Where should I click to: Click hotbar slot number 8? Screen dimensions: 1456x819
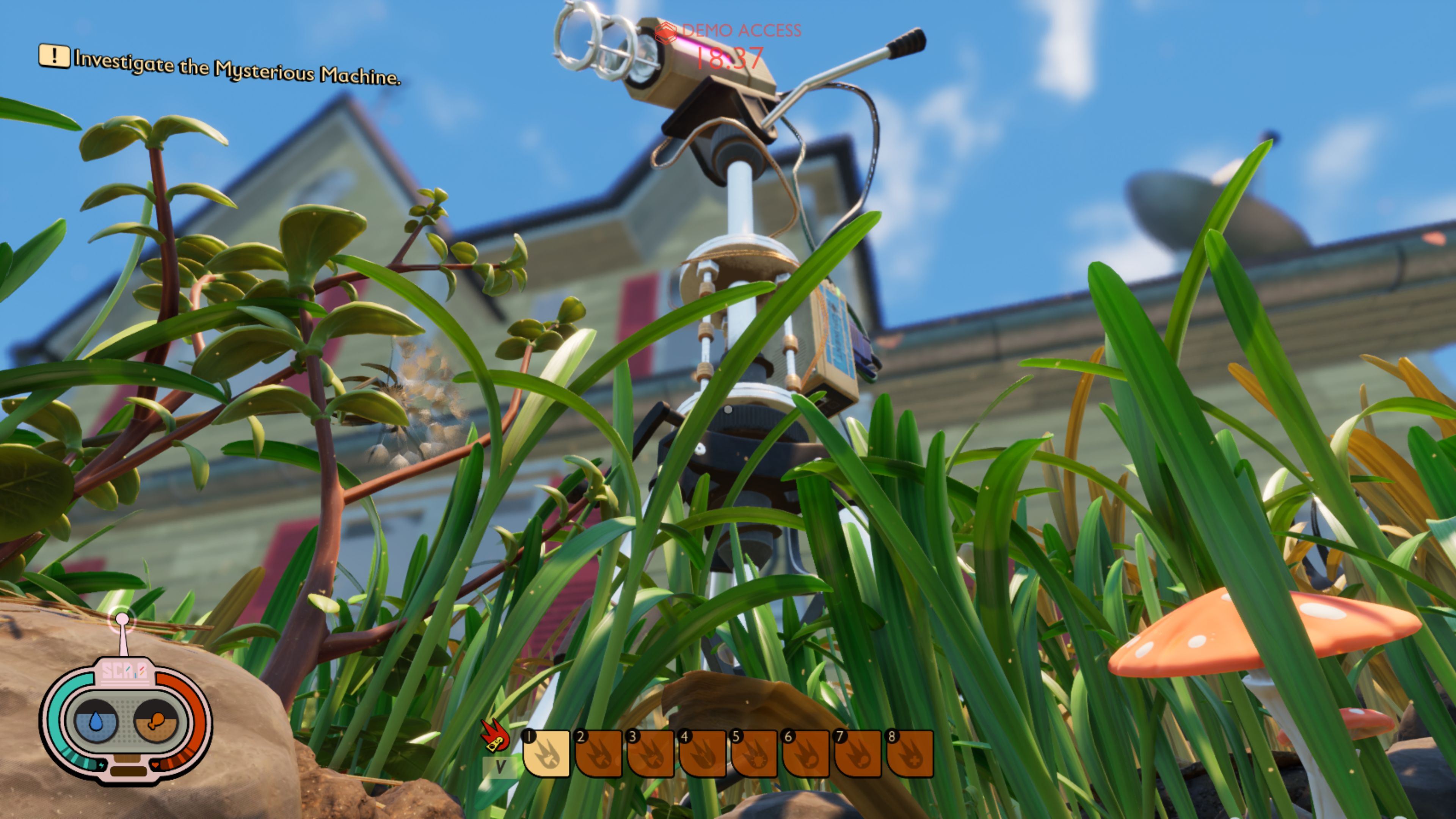tap(910, 753)
